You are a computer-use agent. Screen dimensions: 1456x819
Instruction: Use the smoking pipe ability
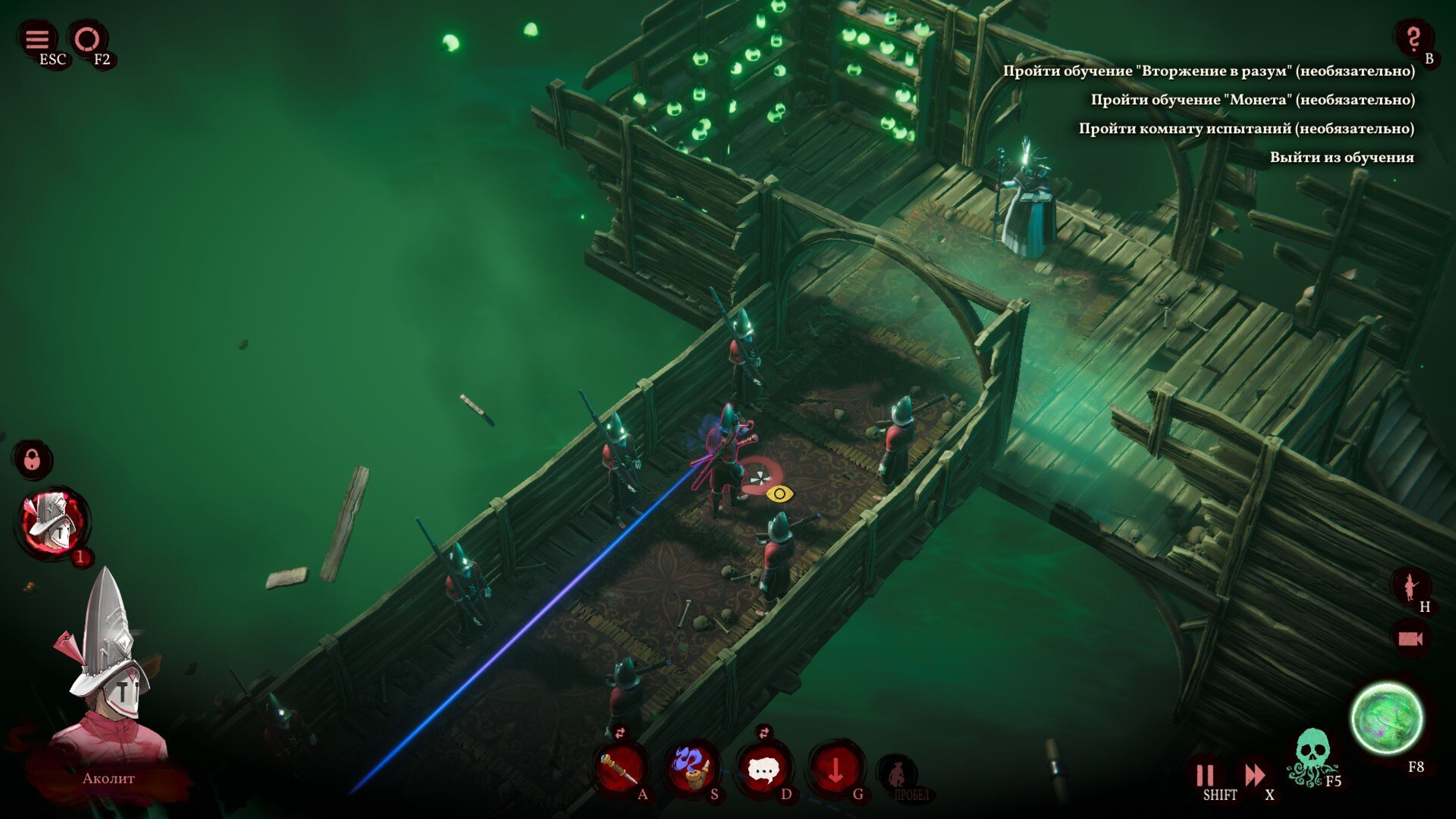pyautogui.click(x=692, y=769)
